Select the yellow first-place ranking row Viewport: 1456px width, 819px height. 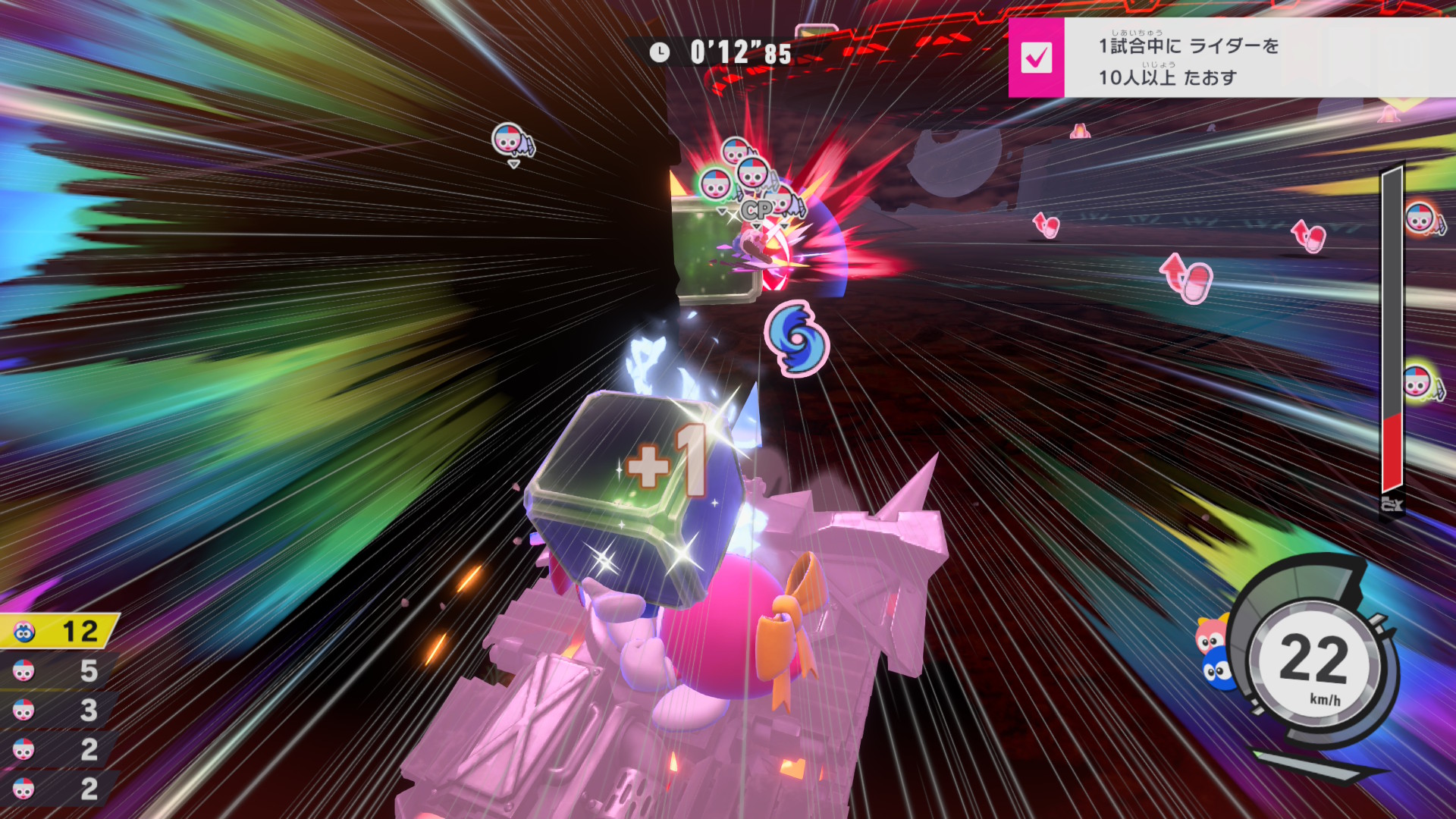coord(59,631)
